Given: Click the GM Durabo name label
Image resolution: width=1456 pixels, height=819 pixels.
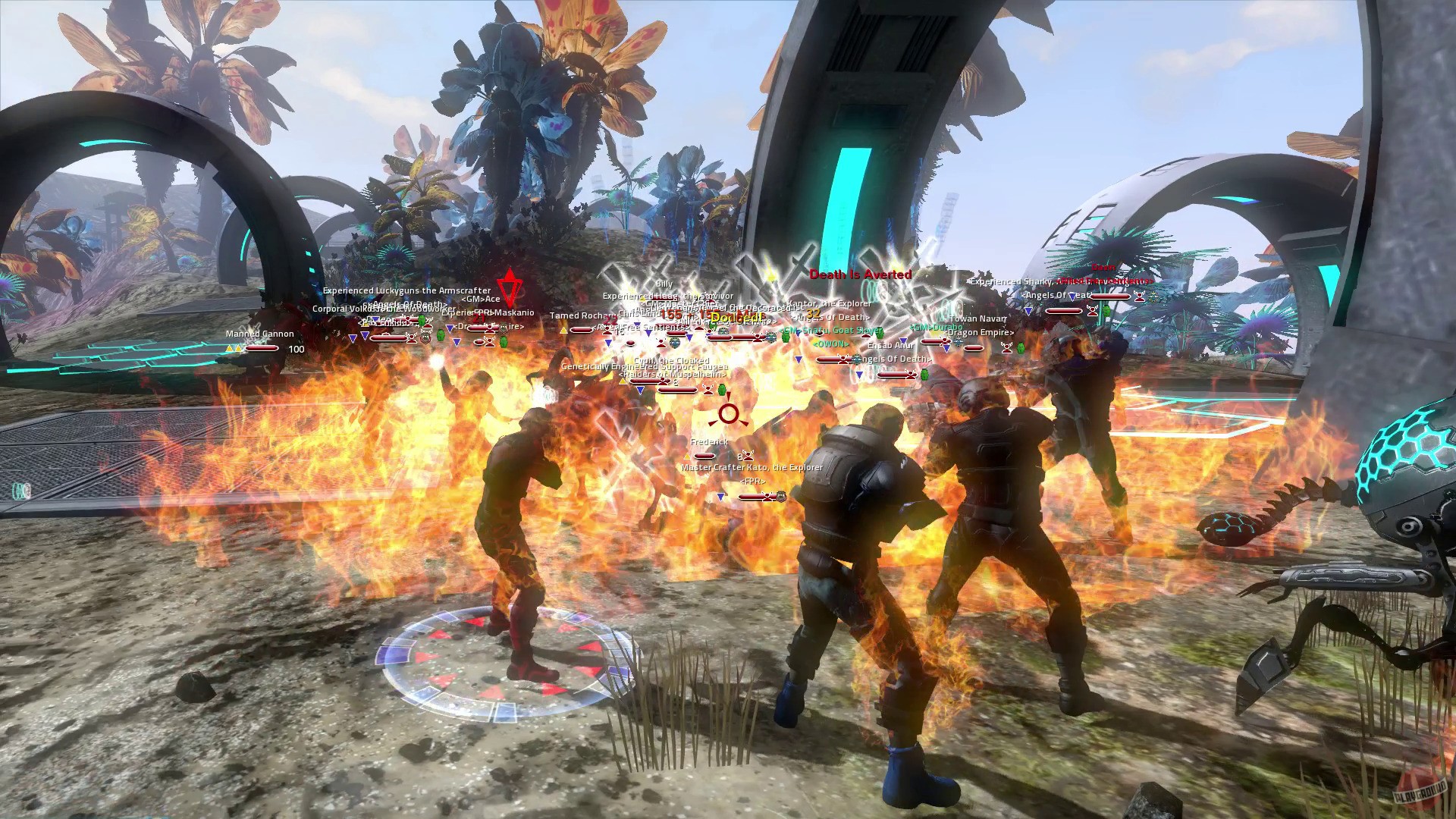Looking at the screenshot, I should pyautogui.click(x=936, y=328).
